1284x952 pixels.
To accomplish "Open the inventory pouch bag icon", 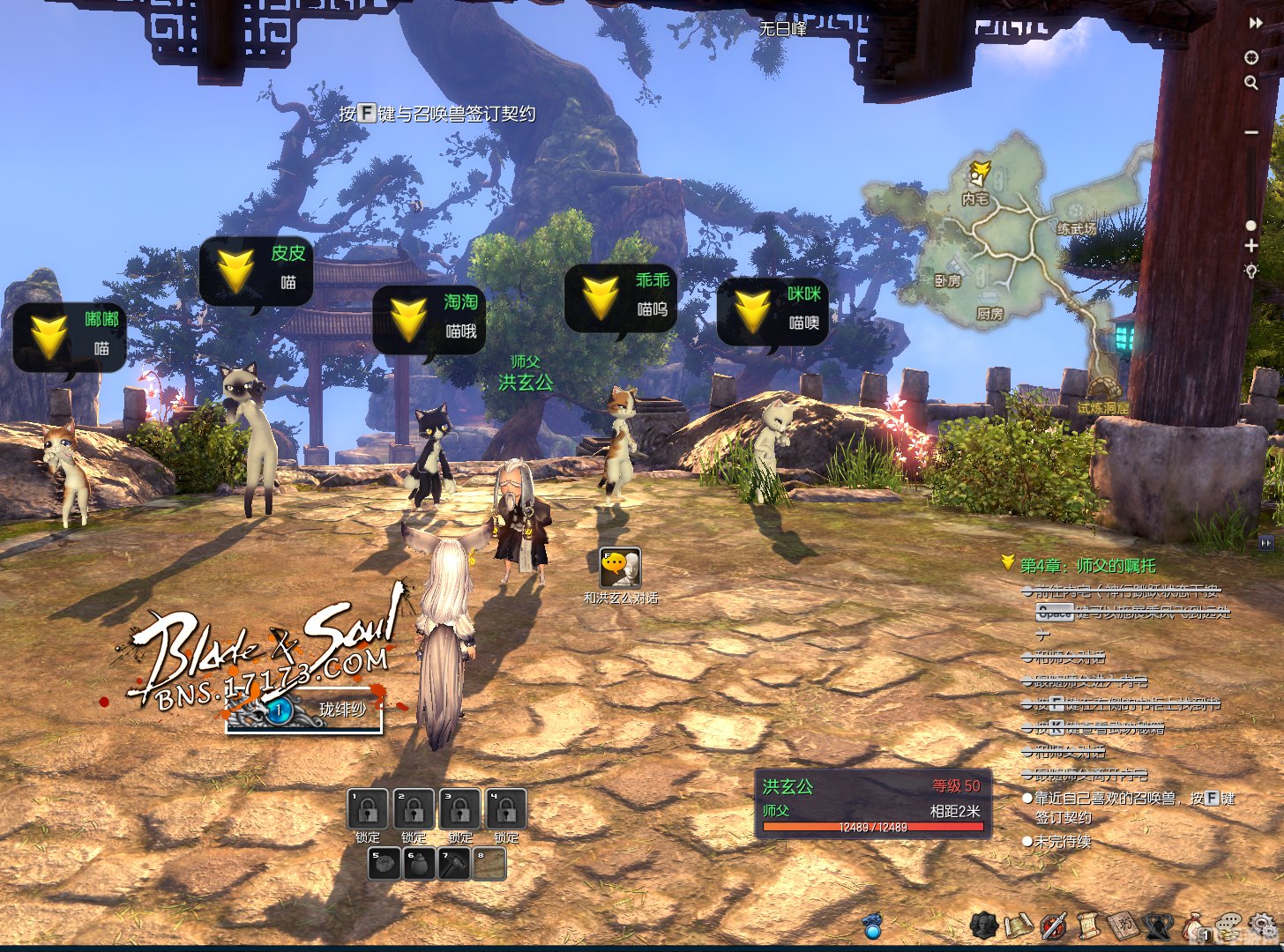I will point(1195,927).
